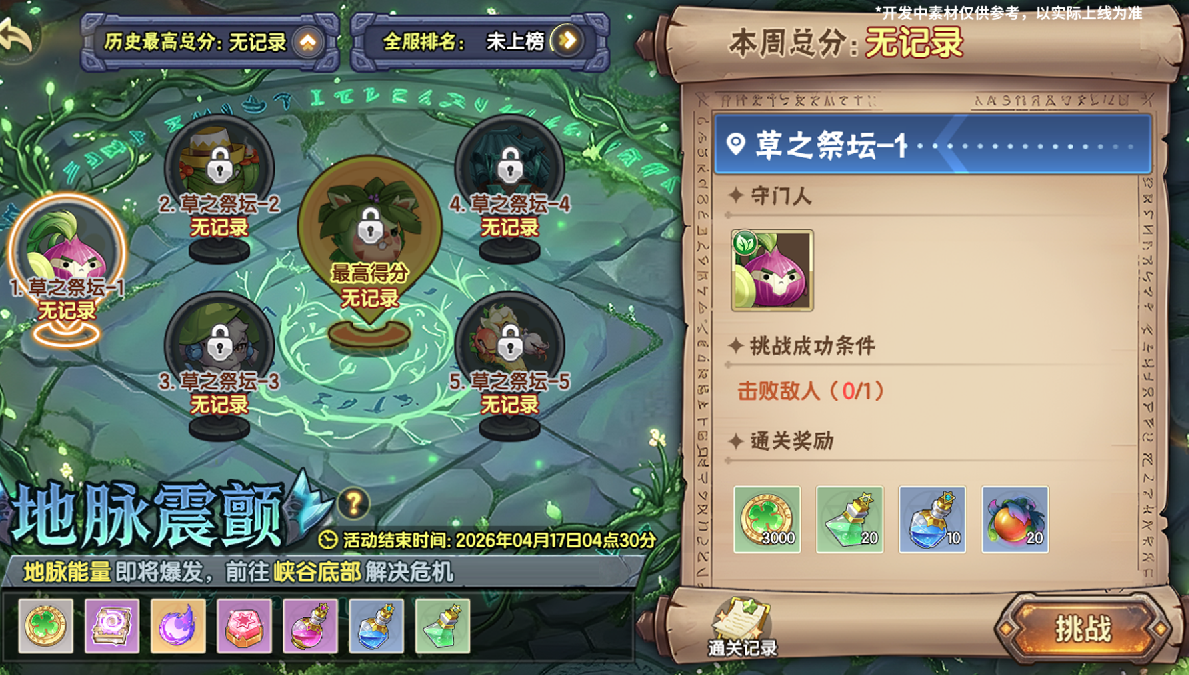Image resolution: width=1189 pixels, height=675 pixels.
Task: Inspect the blue potion 10 reward
Action: pos(932,520)
